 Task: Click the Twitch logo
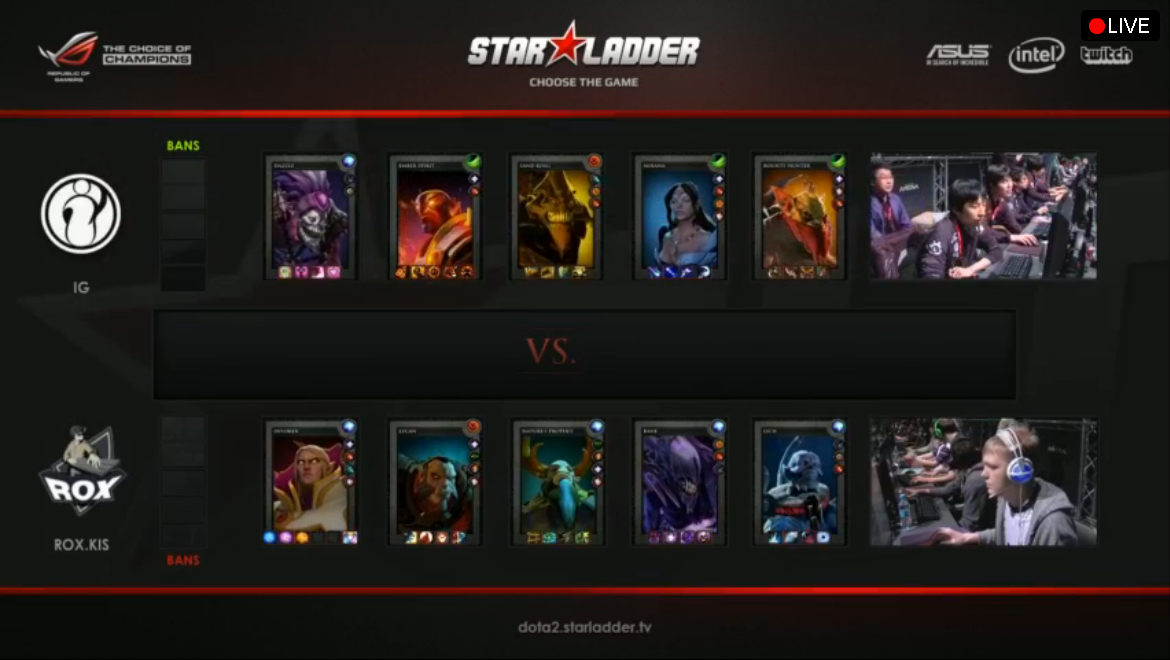pyautogui.click(x=1105, y=55)
